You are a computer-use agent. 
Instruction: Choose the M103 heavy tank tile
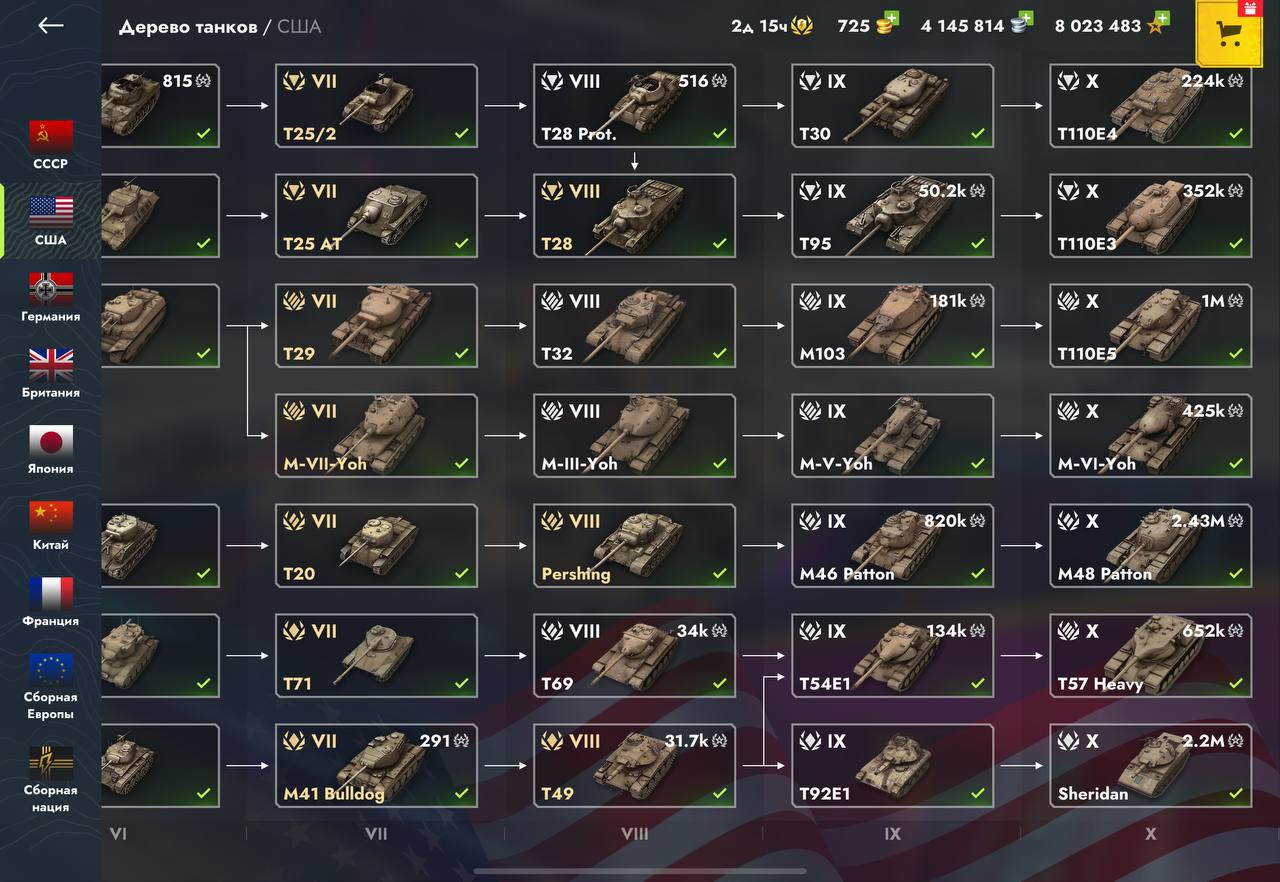click(x=893, y=326)
